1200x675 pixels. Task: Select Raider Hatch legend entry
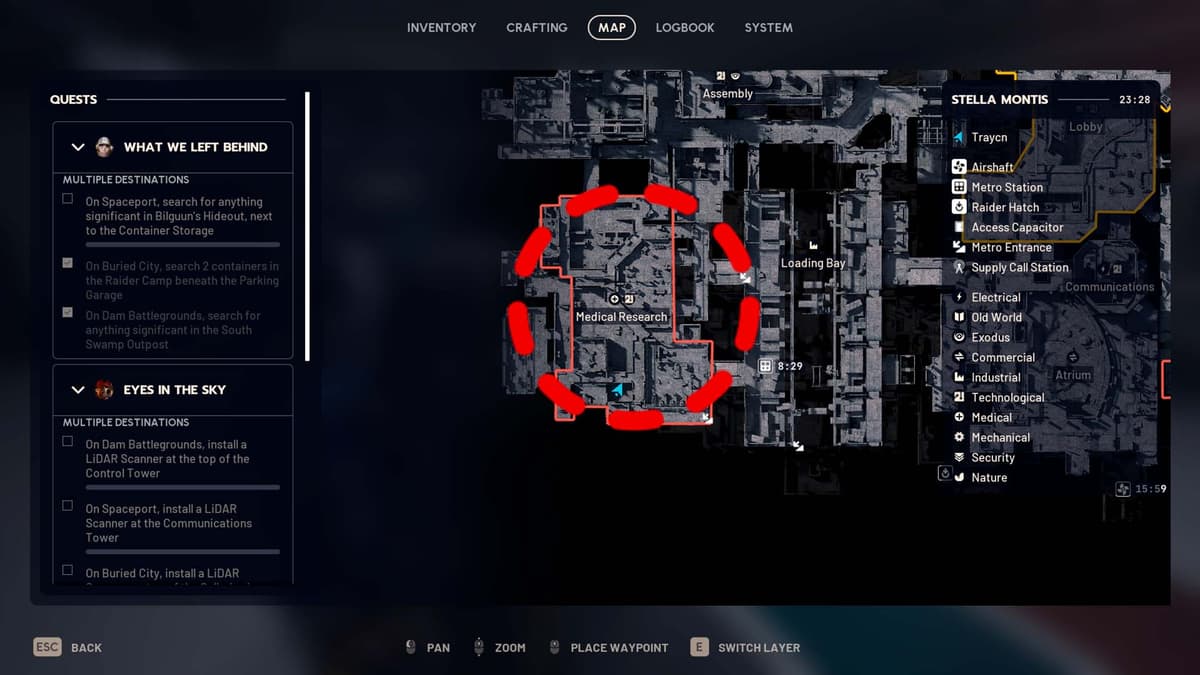(x=1004, y=207)
